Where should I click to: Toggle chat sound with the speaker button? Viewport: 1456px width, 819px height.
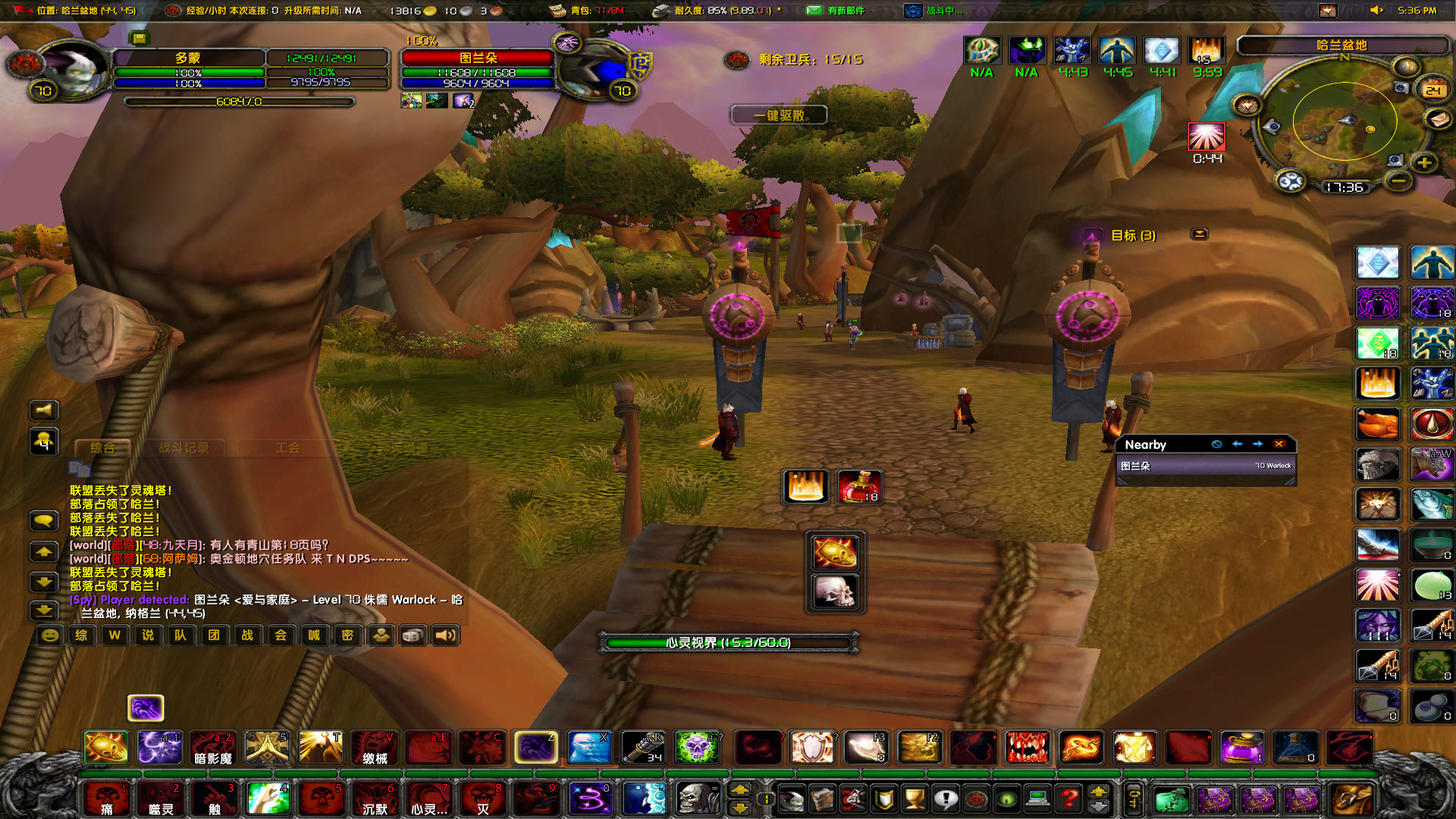tap(447, 635)
